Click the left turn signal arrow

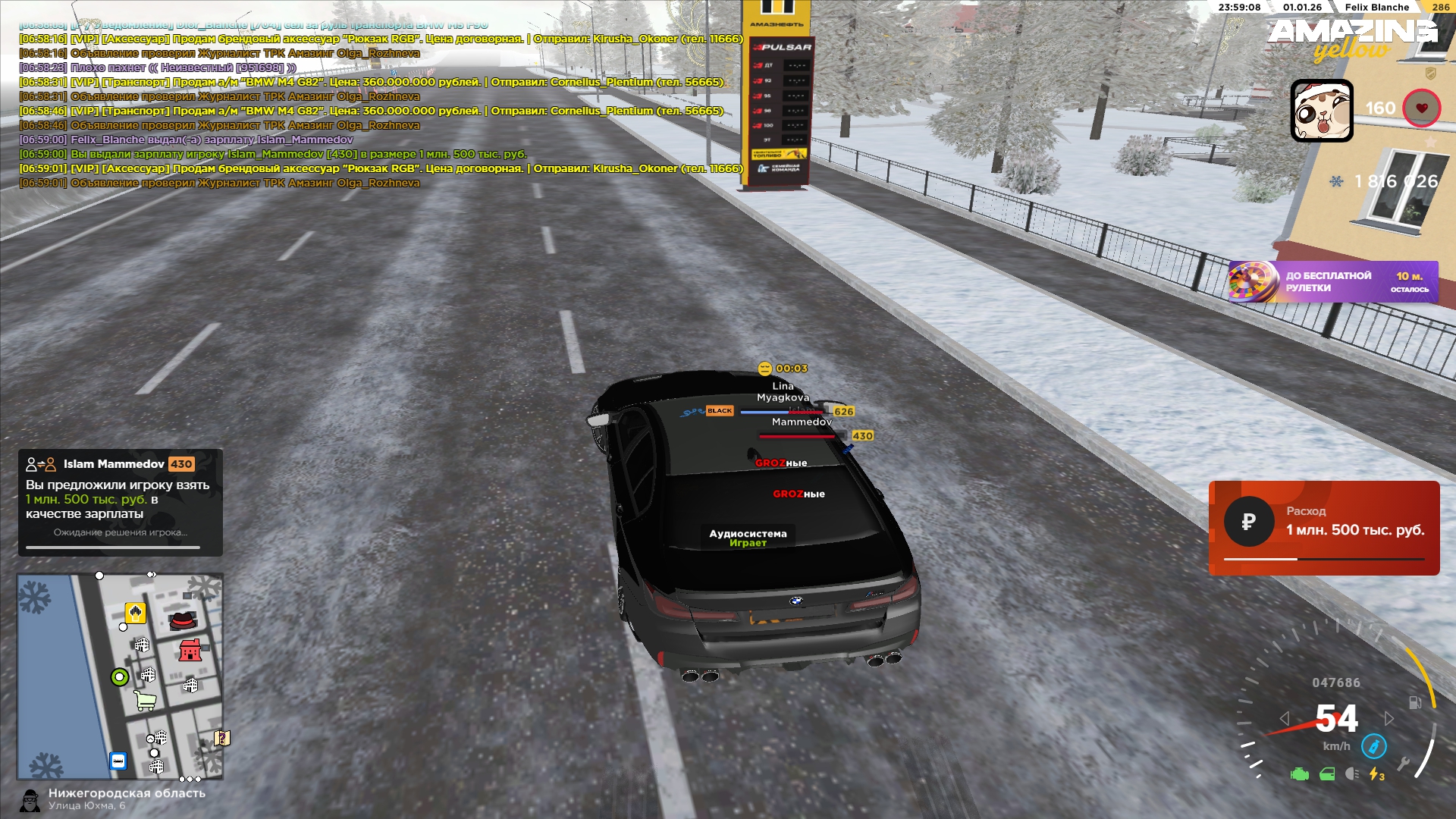coord(1285,718)
